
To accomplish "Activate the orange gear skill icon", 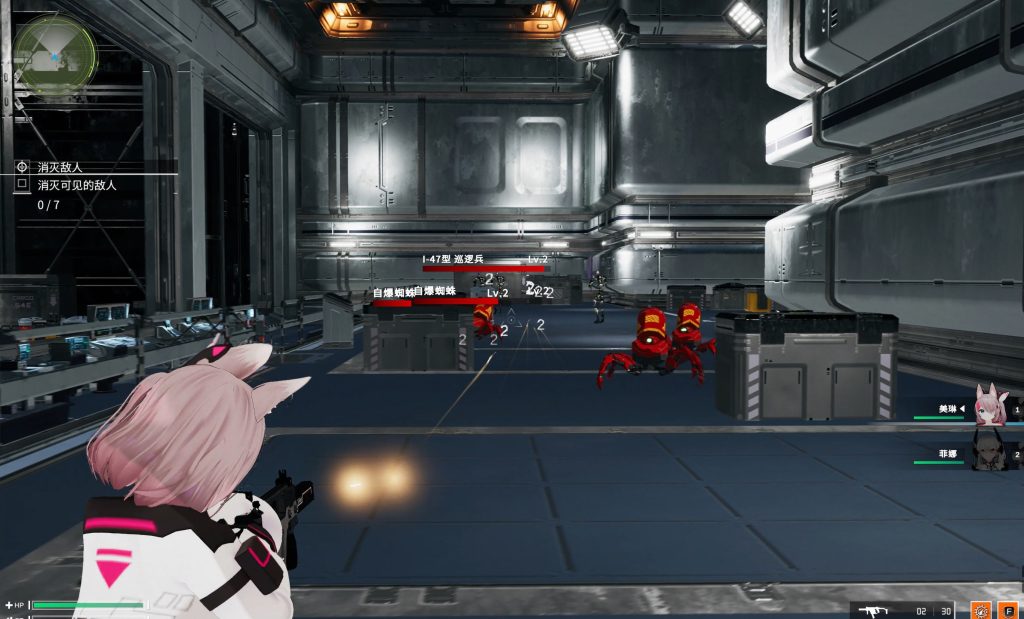I will coord(981,609).
